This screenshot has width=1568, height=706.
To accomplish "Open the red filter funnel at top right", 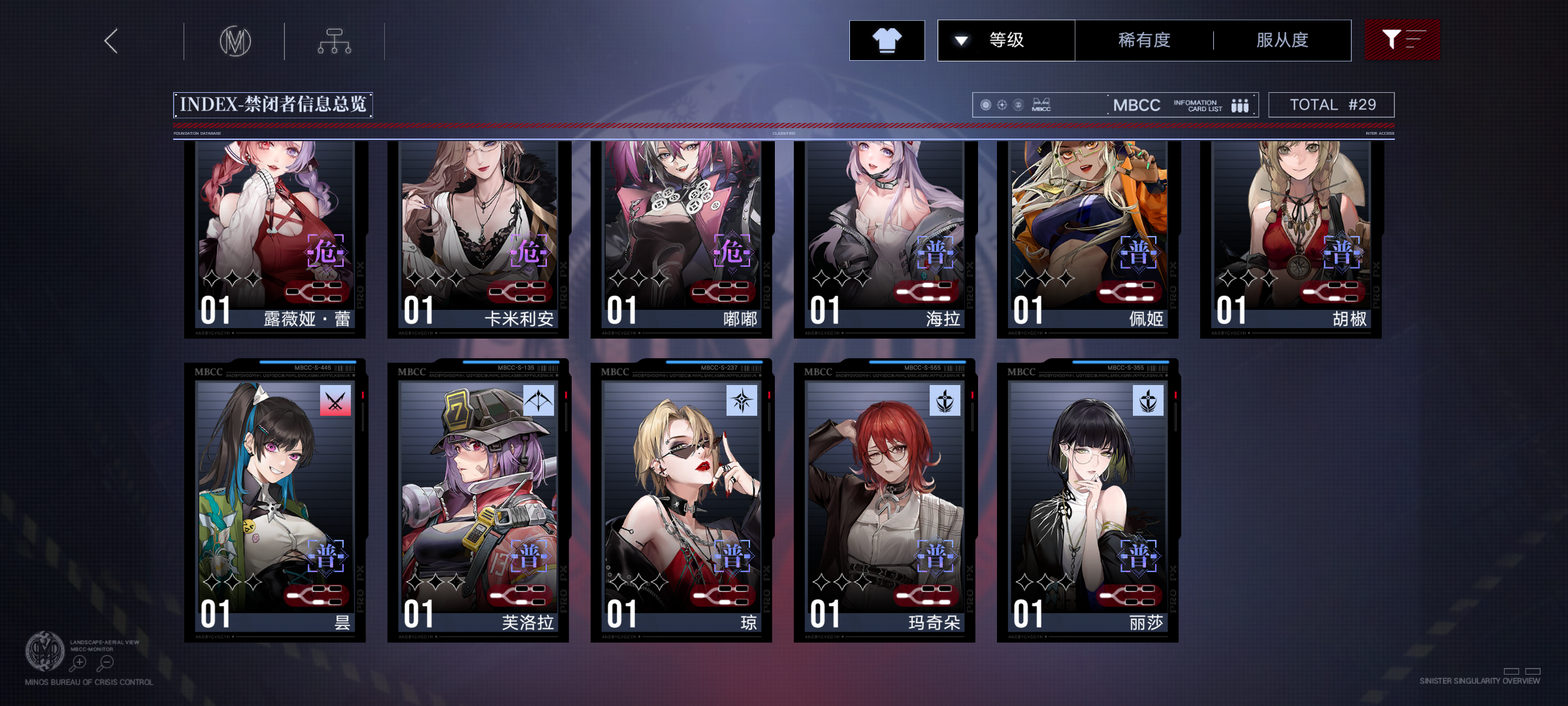I will pyautogui.click(x=1402, y=40).
